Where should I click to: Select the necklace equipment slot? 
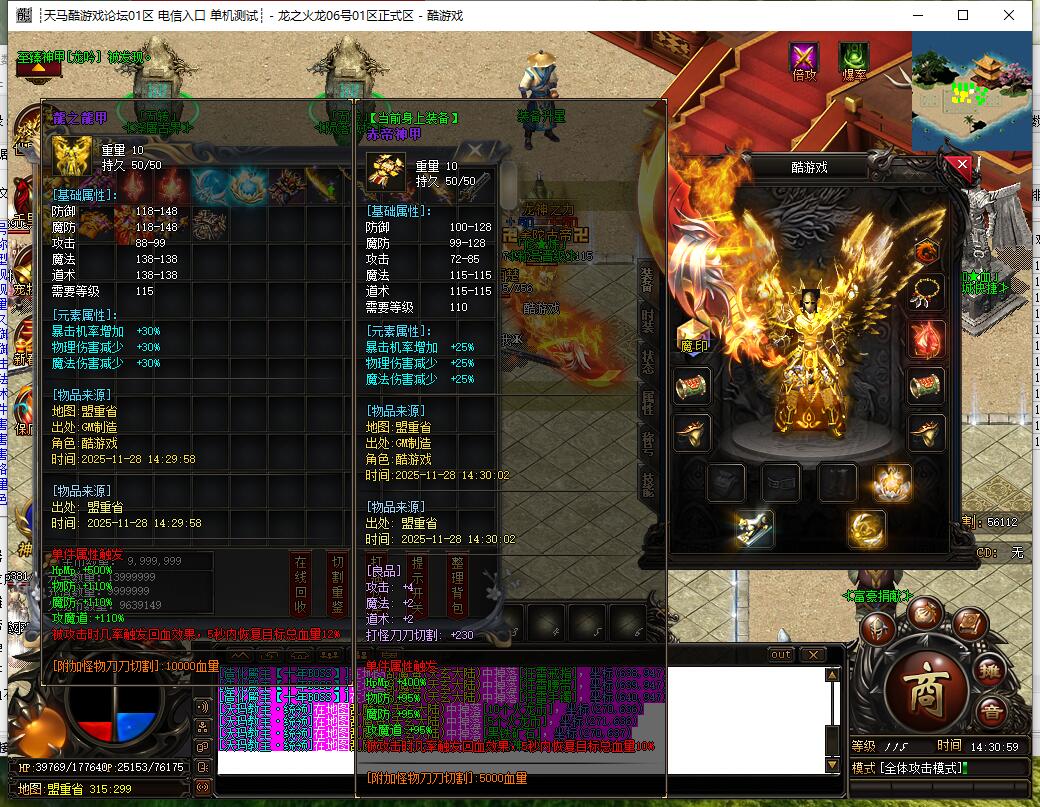[x=926, y=293]
